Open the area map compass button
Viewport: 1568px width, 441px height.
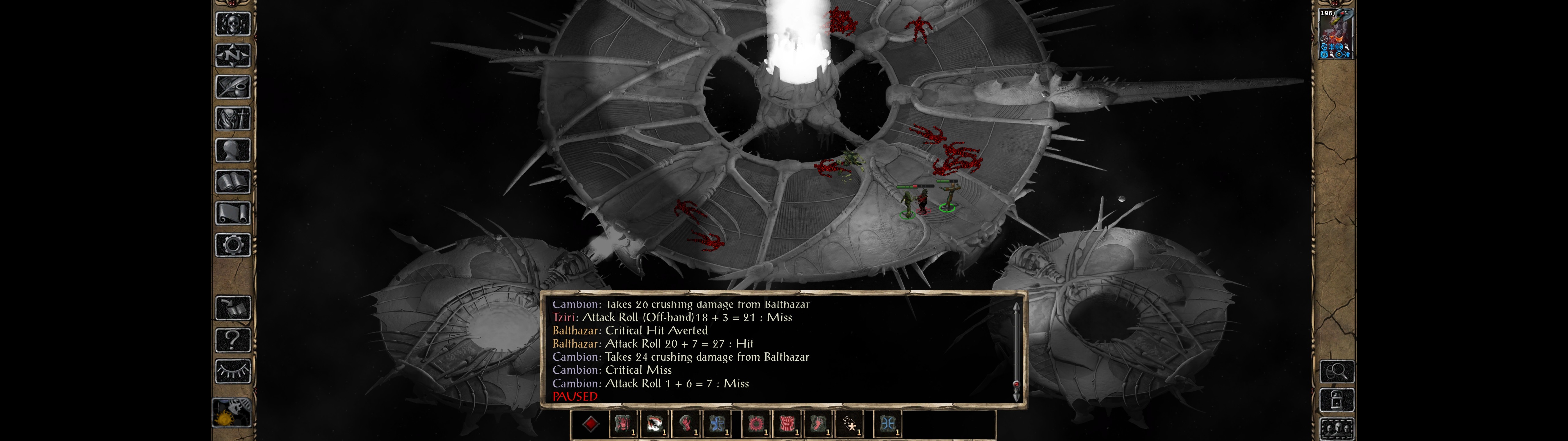click(232, 56)
